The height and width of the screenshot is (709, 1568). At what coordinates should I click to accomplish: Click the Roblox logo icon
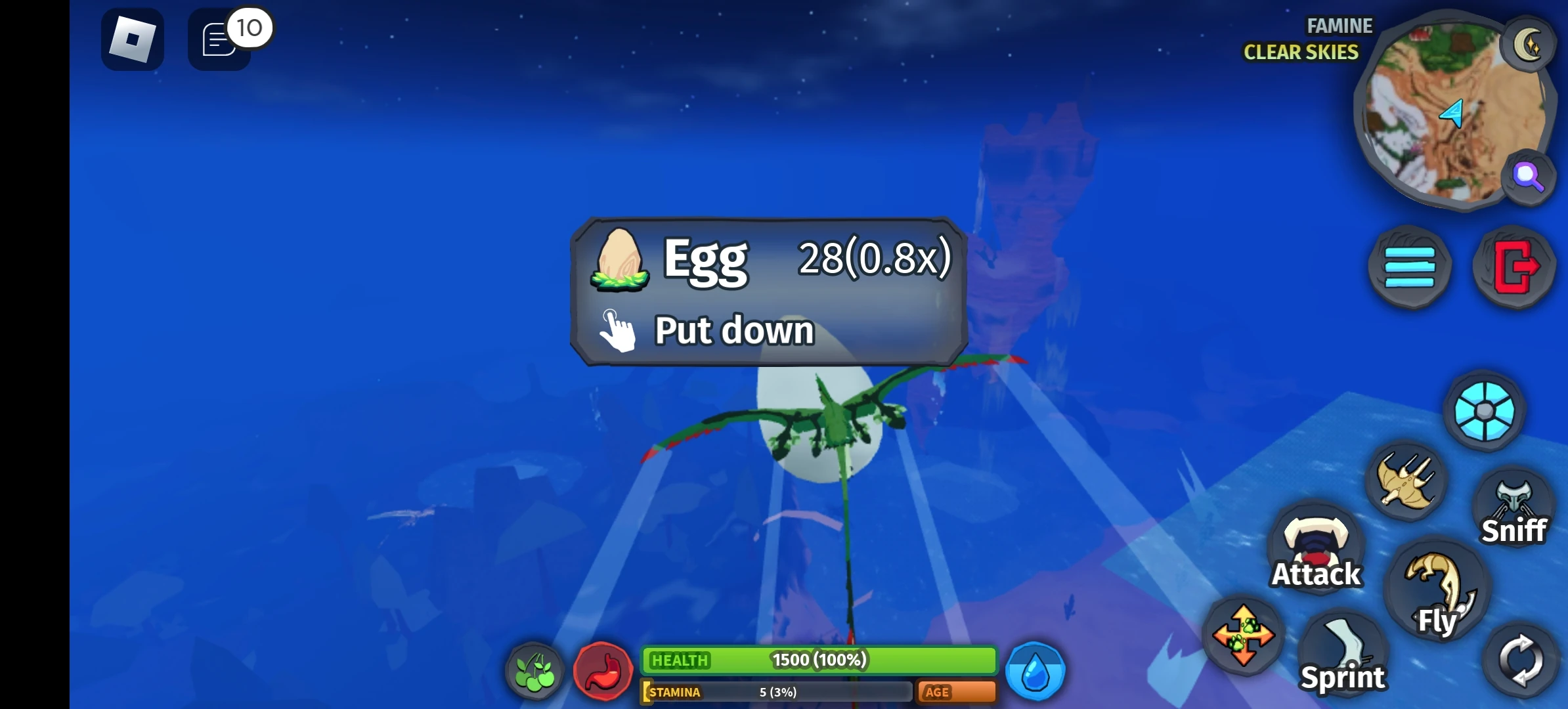[131, 39]
